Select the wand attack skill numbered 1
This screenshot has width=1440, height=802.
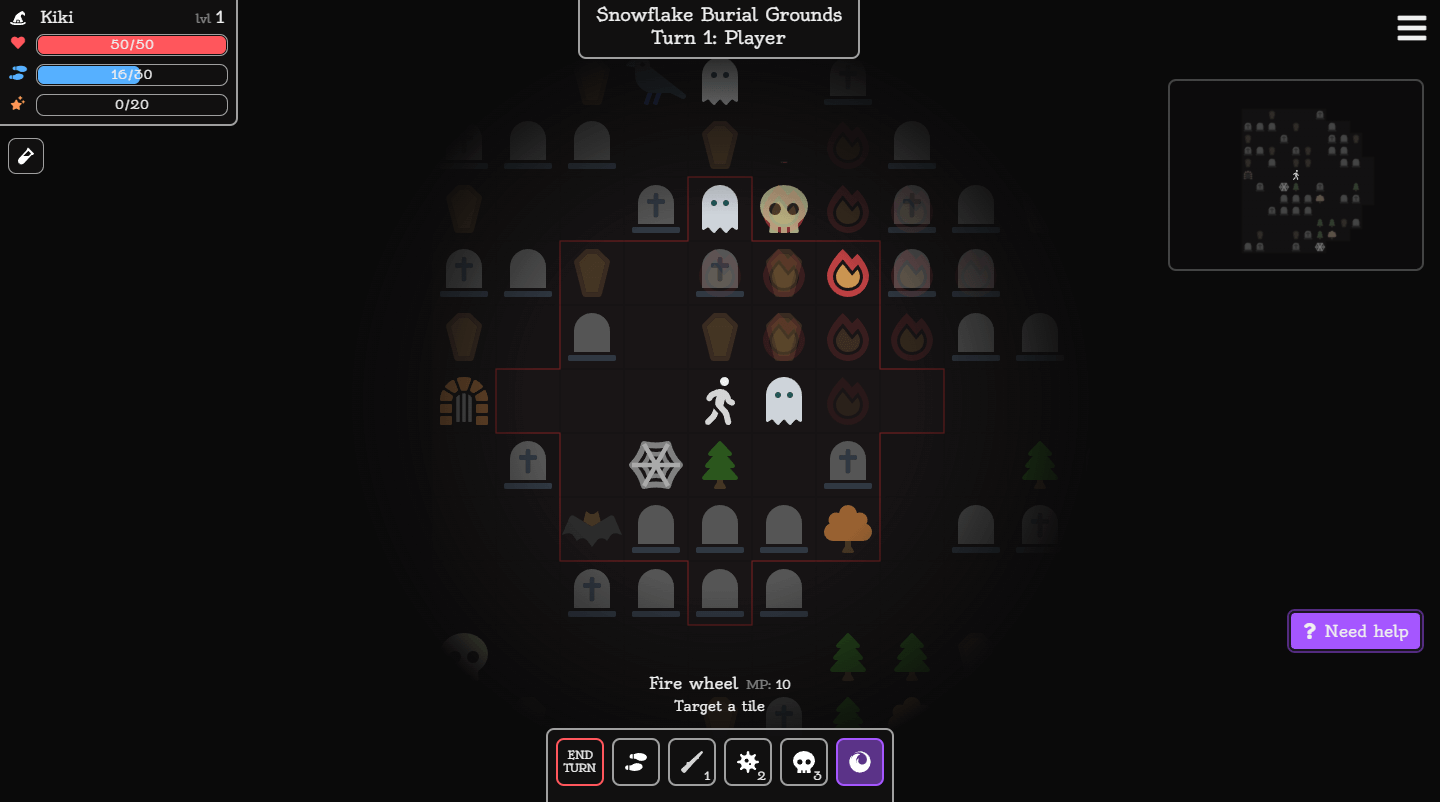coord(692,762)
